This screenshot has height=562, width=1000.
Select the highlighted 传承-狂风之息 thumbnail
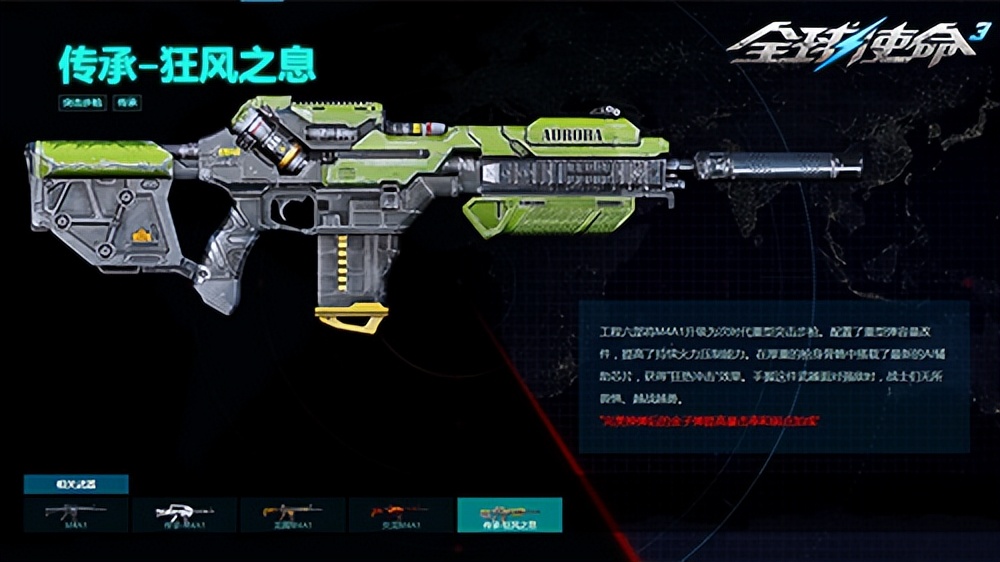pyautogui.click(x=509, y=514)
